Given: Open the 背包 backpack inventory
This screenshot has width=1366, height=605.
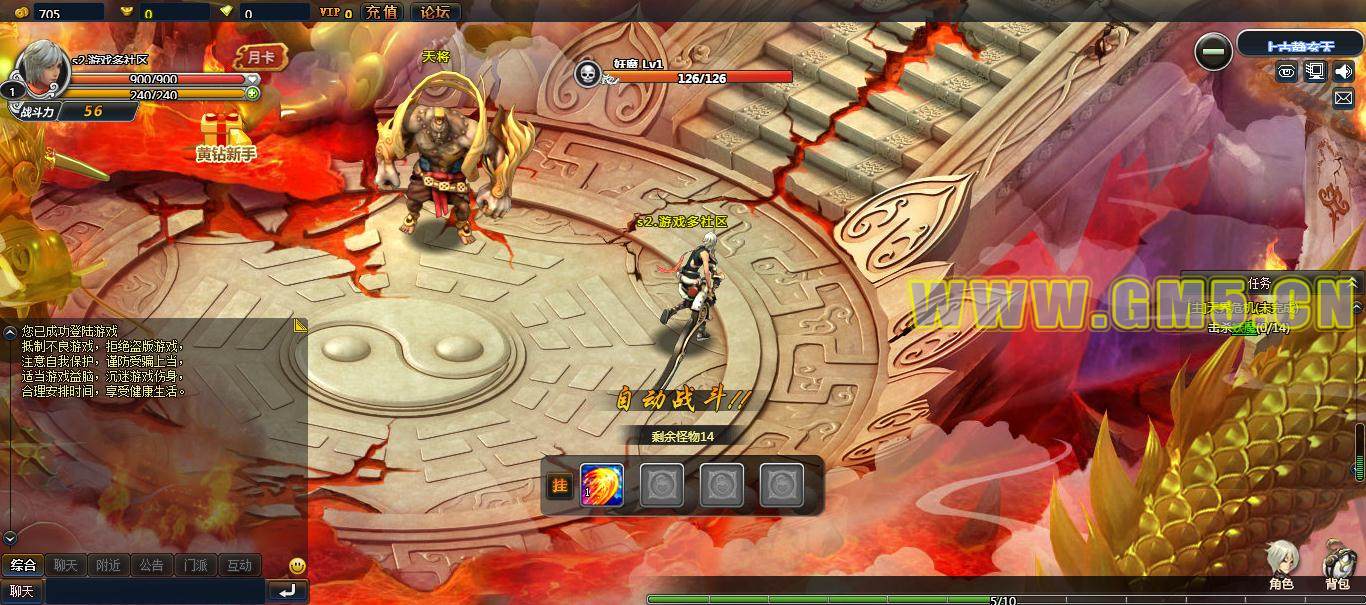Looking at the screenshot, I should [x=1338, y=564].
